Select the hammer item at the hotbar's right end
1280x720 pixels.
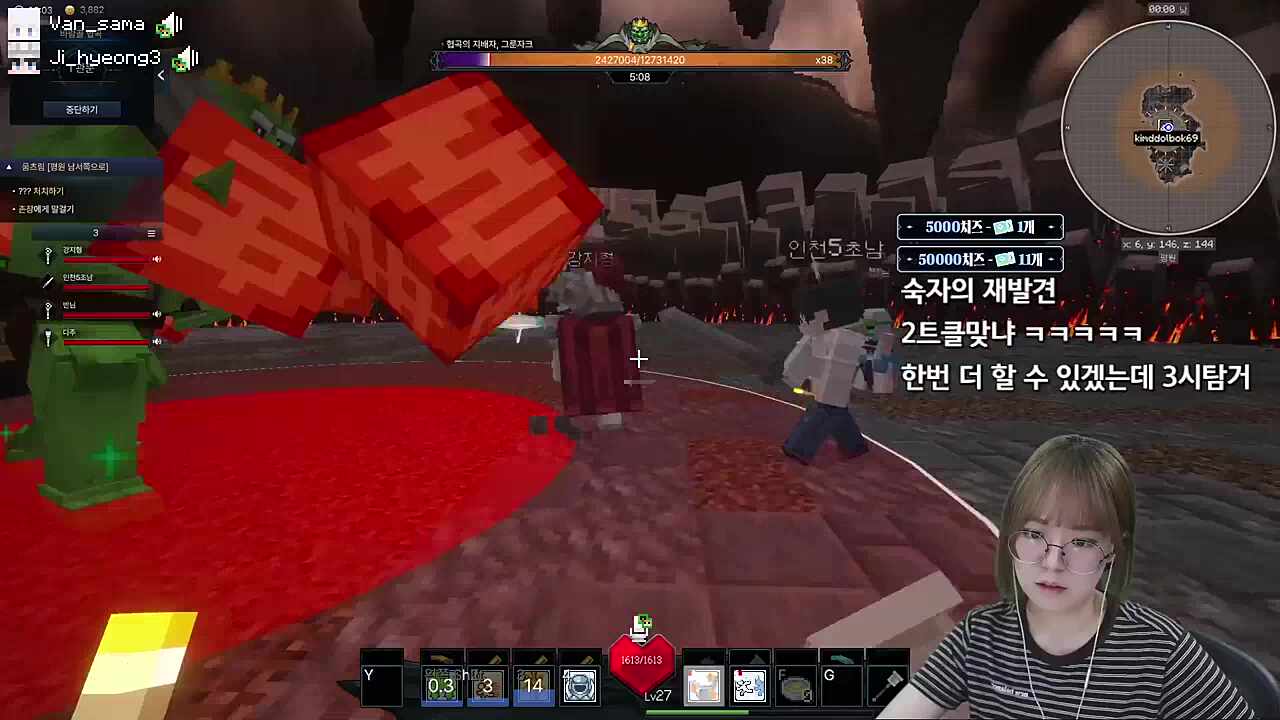(x=888, y=686)
